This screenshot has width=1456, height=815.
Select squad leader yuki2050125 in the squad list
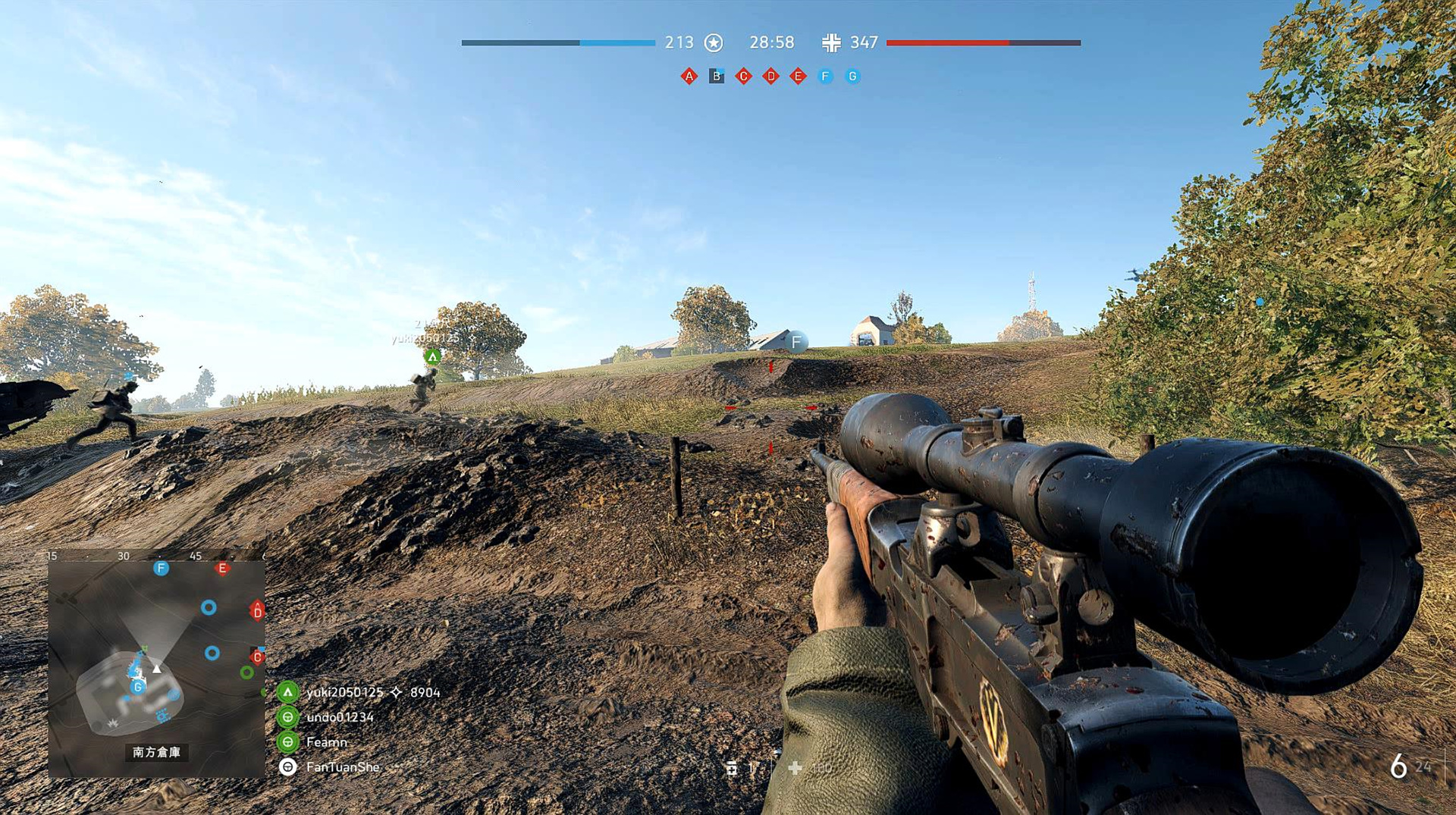pos(345,692)
